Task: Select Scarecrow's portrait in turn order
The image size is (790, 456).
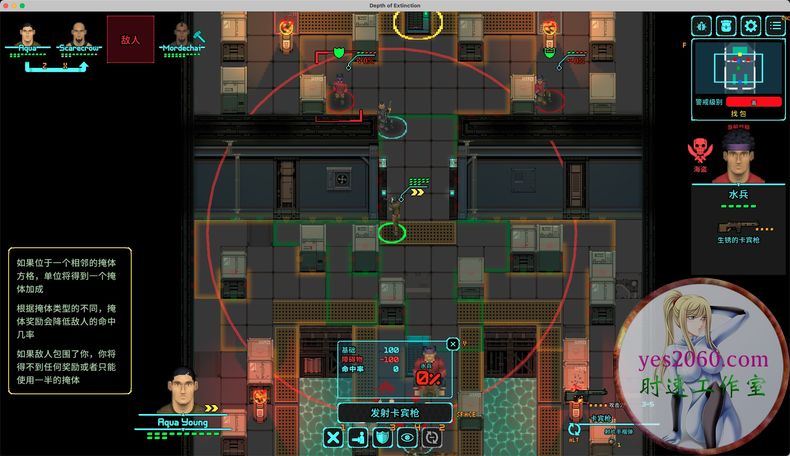Action: [x=76, y=34]
